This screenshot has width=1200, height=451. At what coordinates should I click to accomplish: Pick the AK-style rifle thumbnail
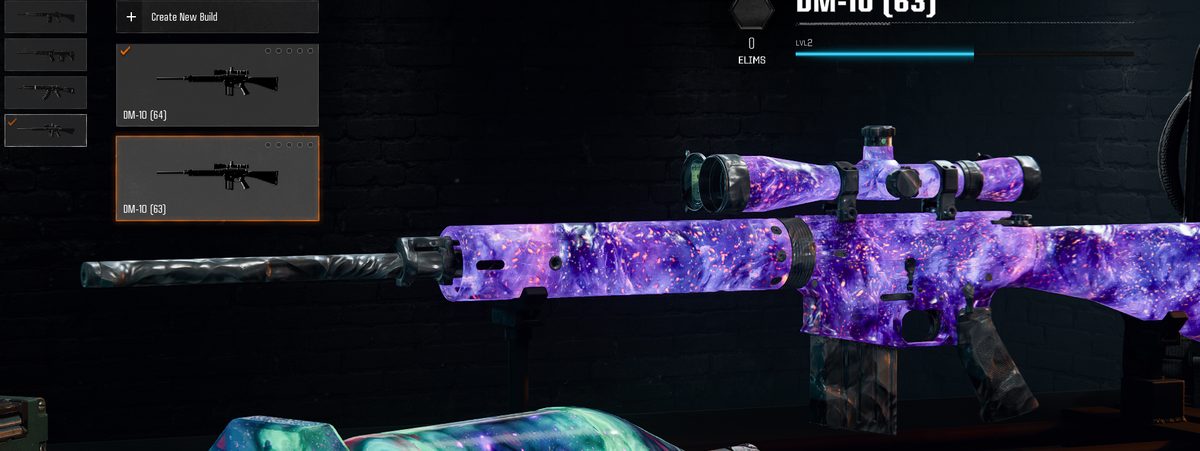tap(45, 92)
